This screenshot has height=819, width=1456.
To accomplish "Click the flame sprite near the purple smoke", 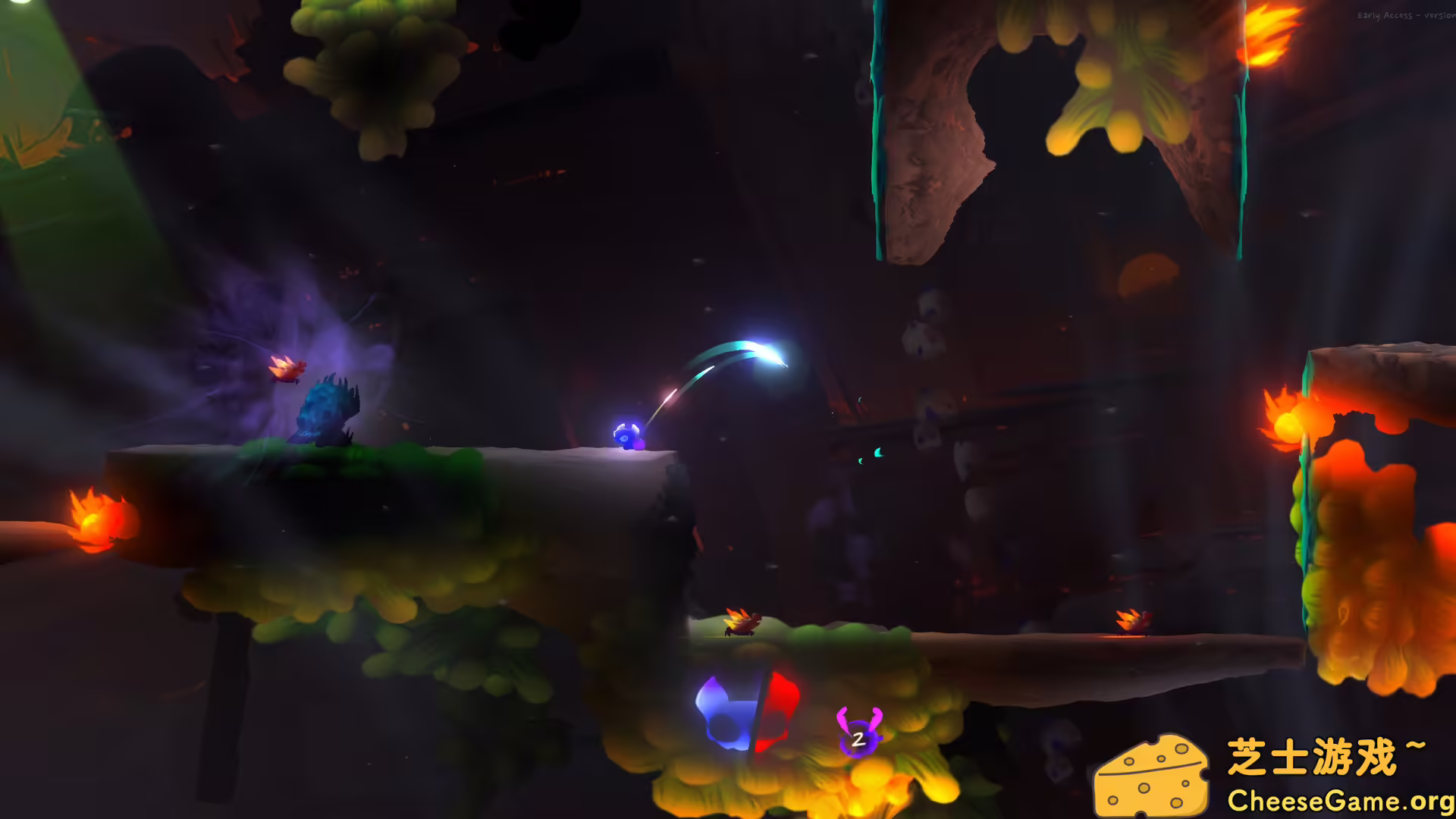I will [288, 369].
